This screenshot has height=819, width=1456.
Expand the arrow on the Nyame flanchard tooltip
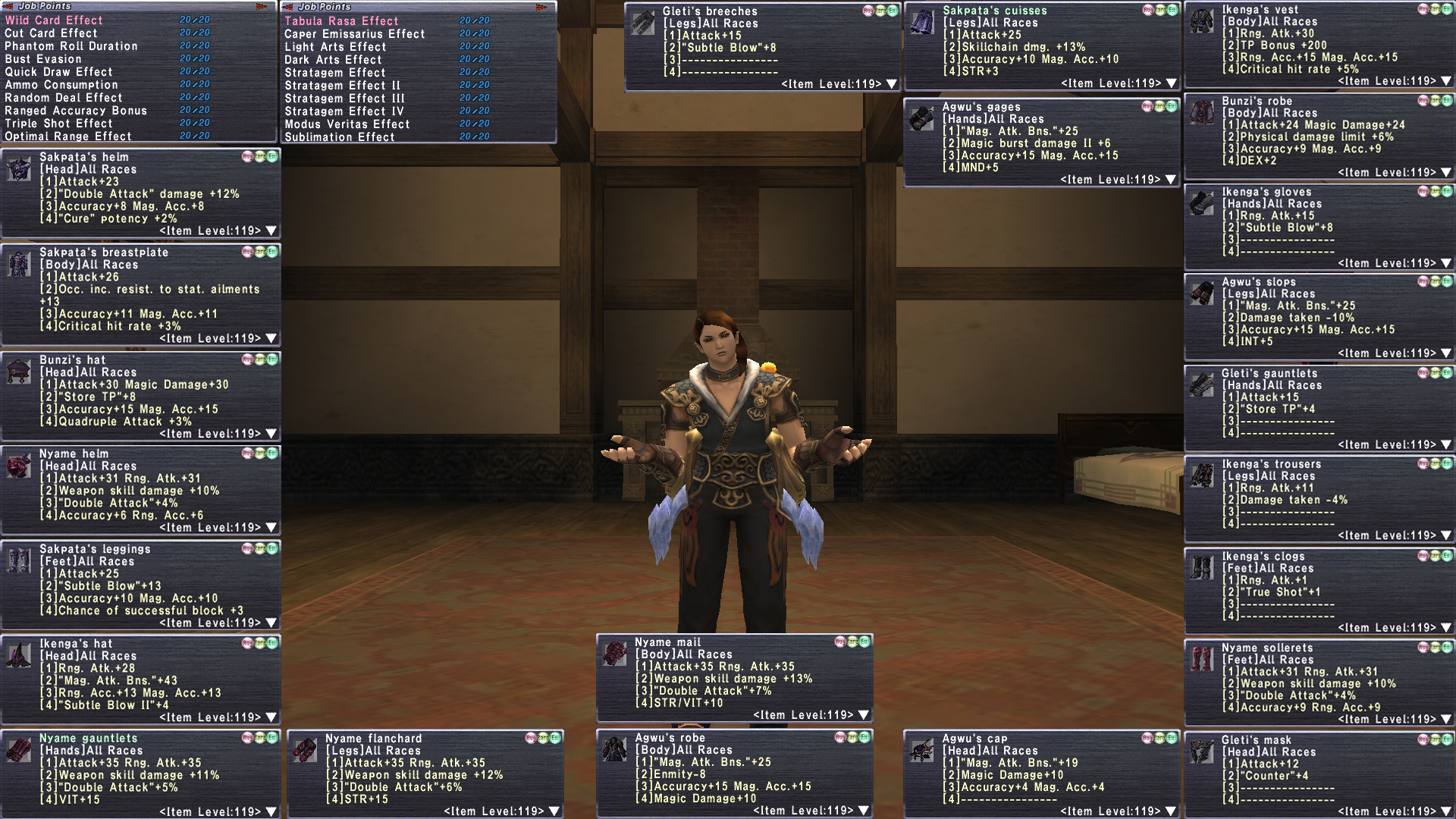tap(554, 811)
